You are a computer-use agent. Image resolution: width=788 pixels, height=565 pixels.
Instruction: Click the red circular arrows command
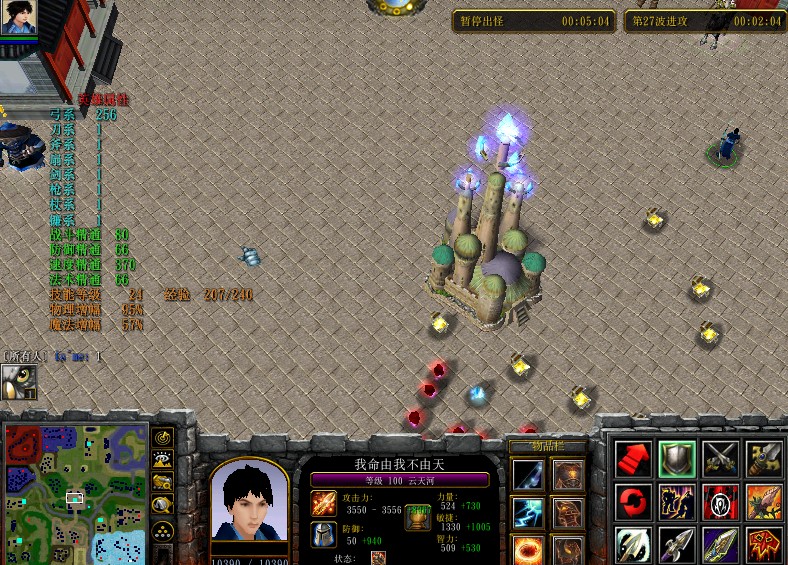pos(632,501)
